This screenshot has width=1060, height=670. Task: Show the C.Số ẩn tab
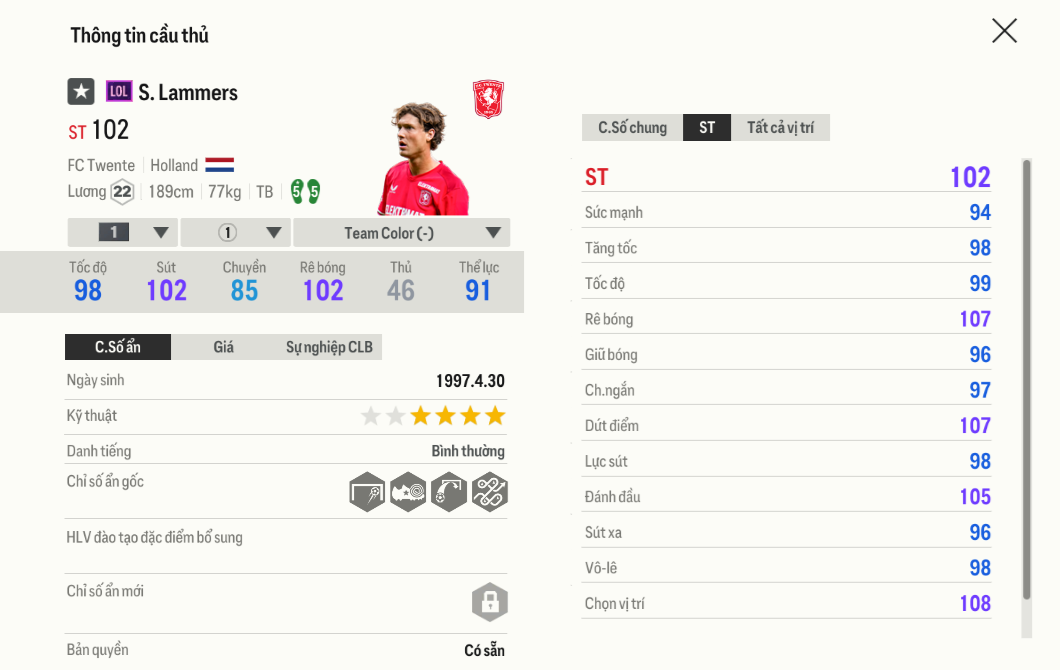[x=118, y=347]
